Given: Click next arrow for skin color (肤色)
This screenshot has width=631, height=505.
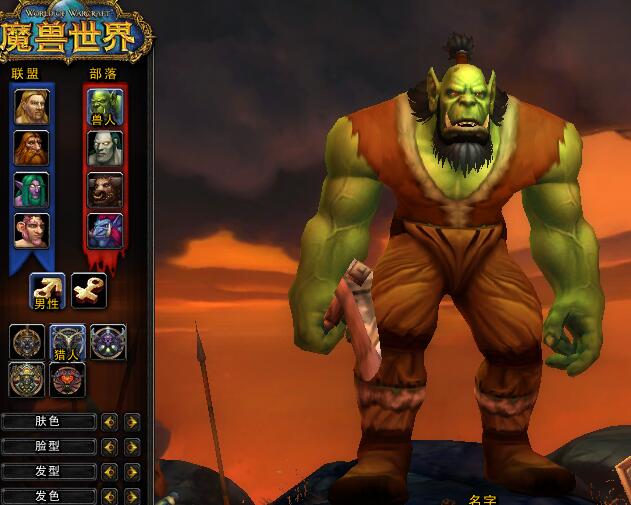Looking at the screenshot, I should (x=131, y=422).
